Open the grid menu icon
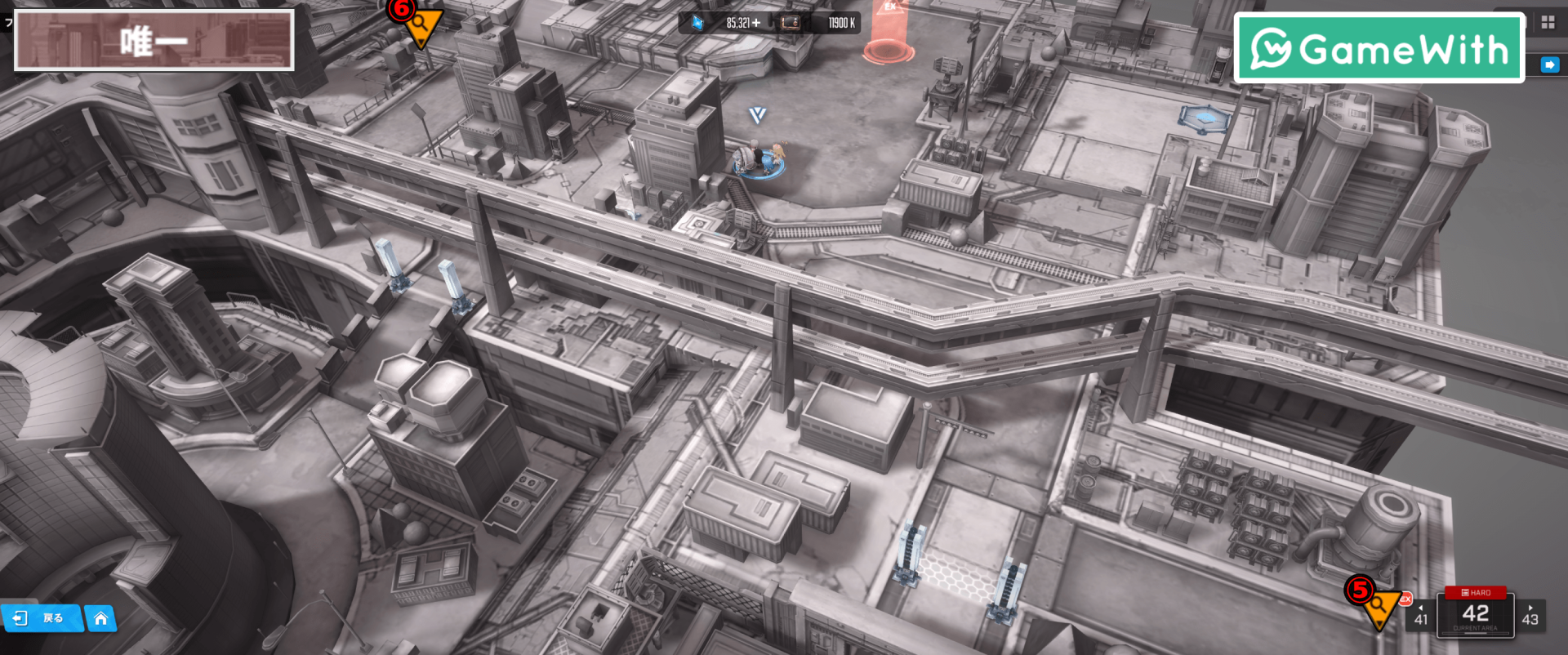Viewport: 1568px width, 655px height. click(x=1548, y=23)
